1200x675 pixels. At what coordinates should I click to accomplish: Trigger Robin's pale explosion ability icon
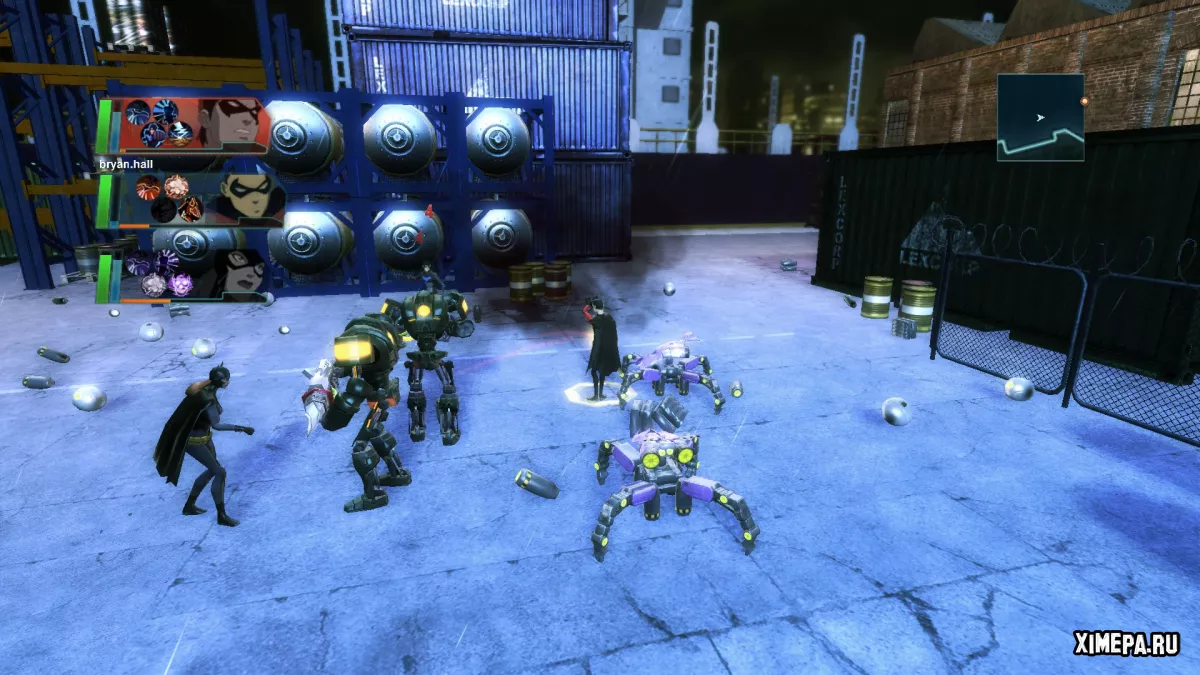[x=176, y=186]
